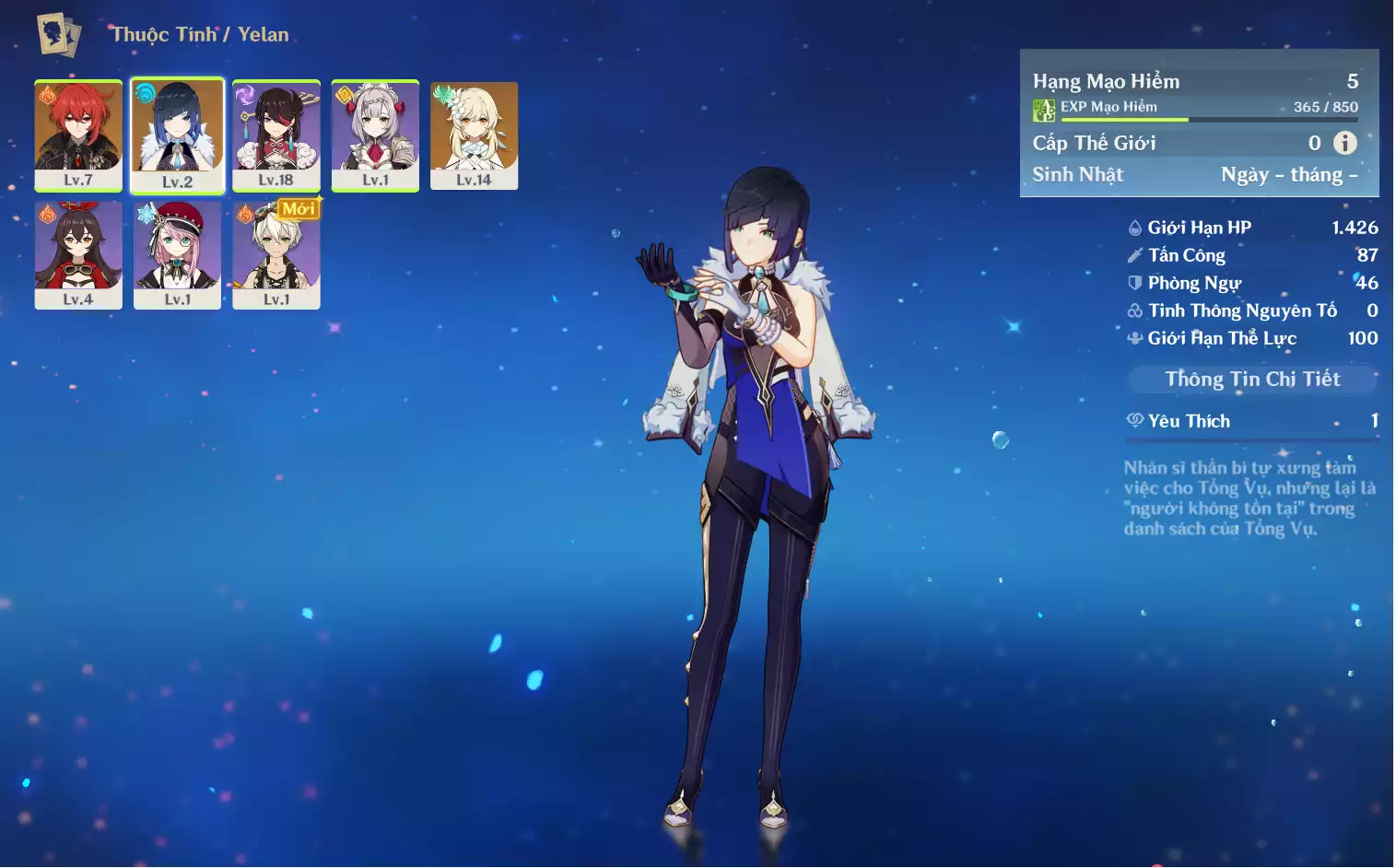The height and width of the screenshot is (868, 1396).
Task: Select the blonde Traveler Lv.14 portrait
Action: [x=474, y=135]
